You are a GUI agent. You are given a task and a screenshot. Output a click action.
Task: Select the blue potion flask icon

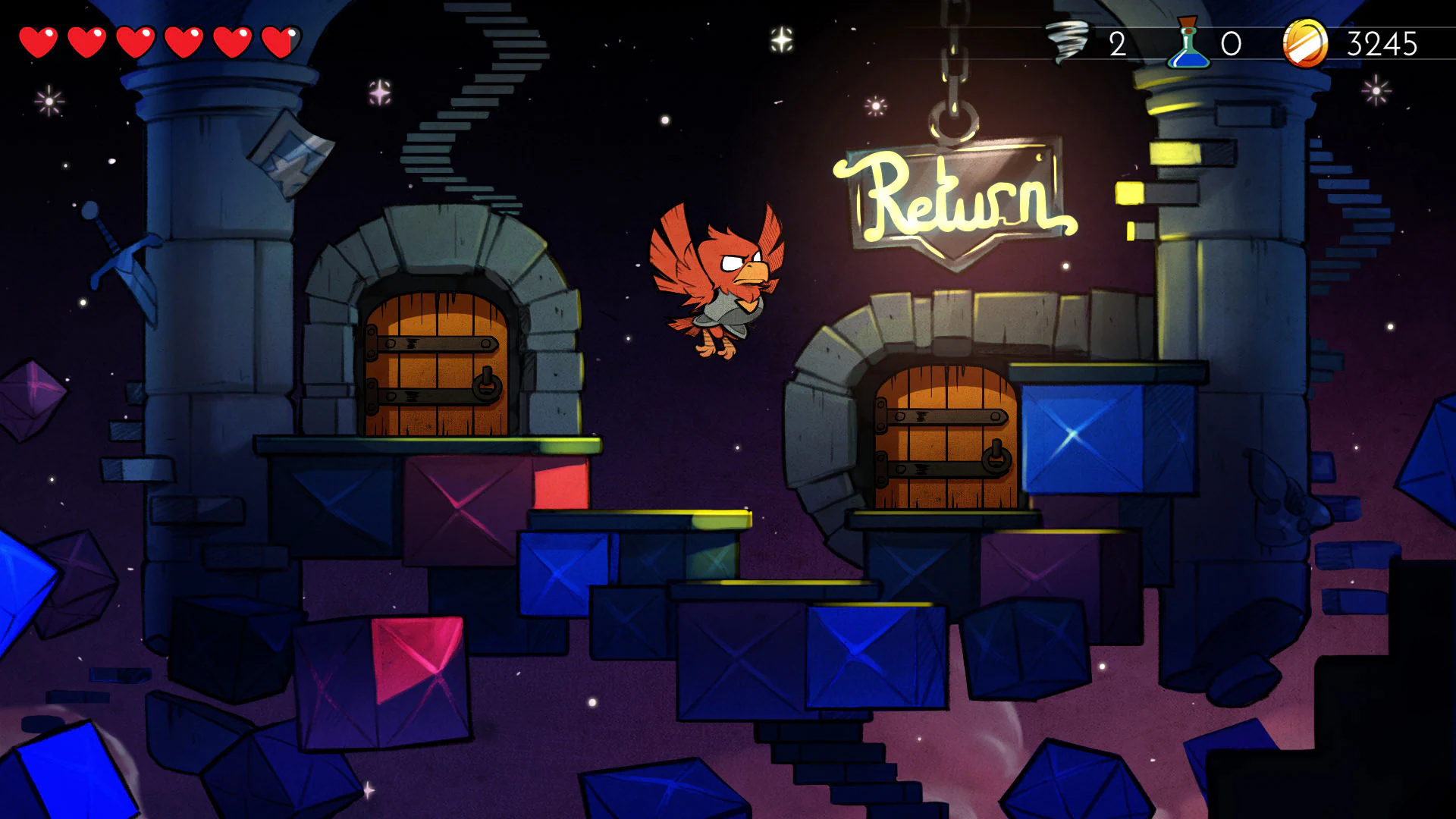tap(1188, 43)
